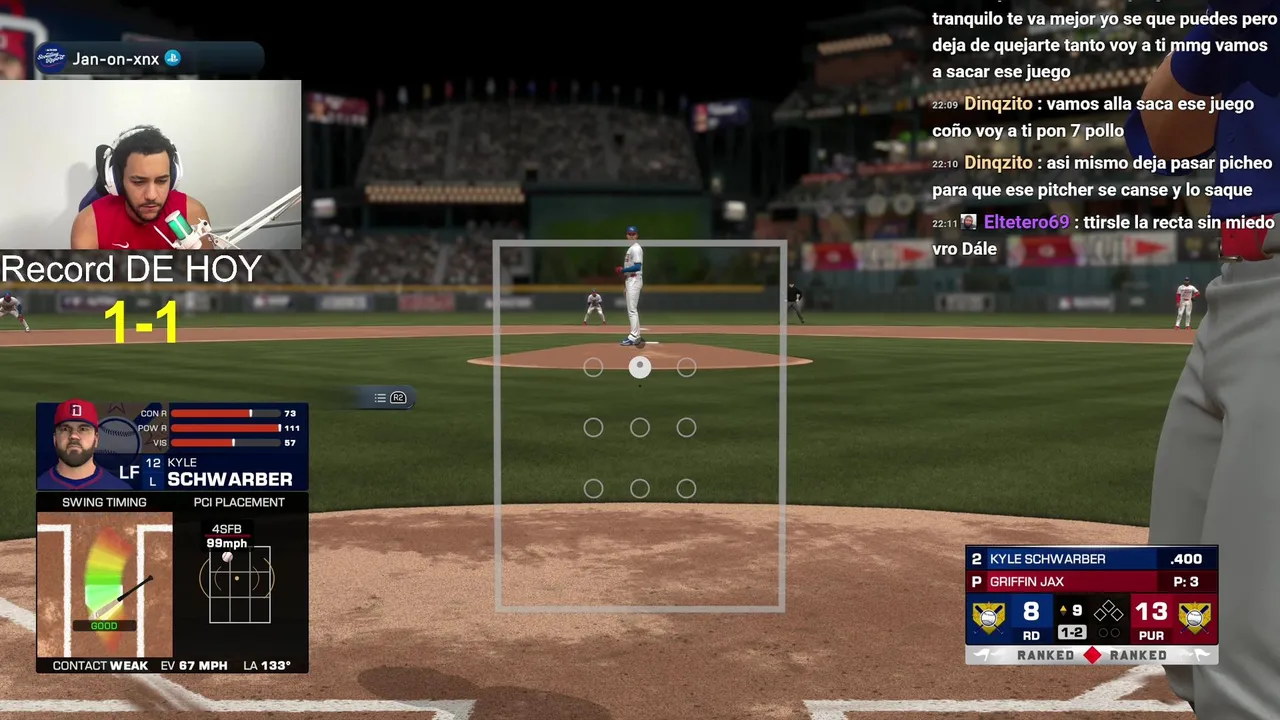
Task: Click the PCI Placement pitch grid
Action: point(239,584)
